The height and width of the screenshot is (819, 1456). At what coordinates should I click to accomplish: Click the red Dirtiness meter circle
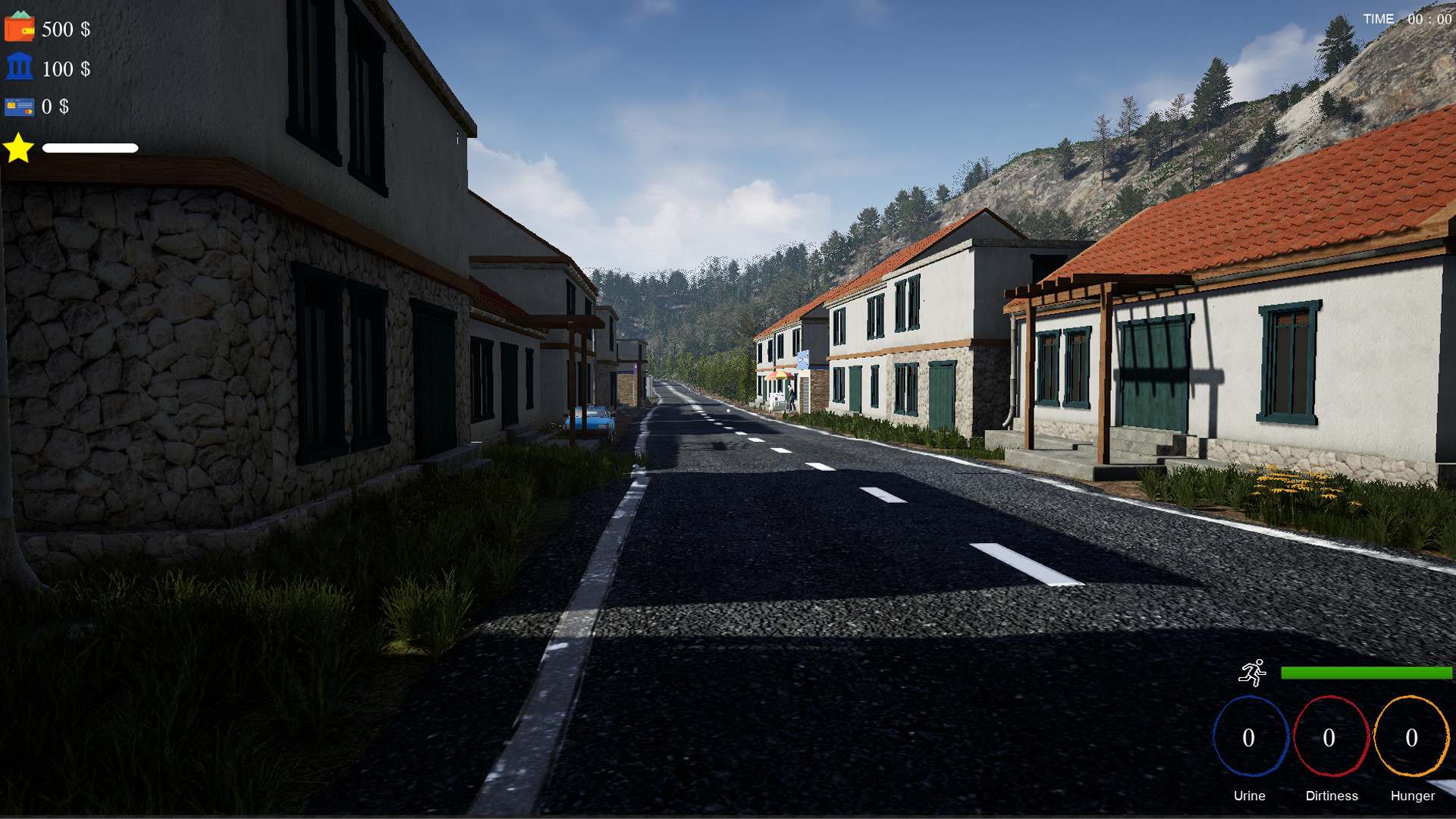(1332, 736)
